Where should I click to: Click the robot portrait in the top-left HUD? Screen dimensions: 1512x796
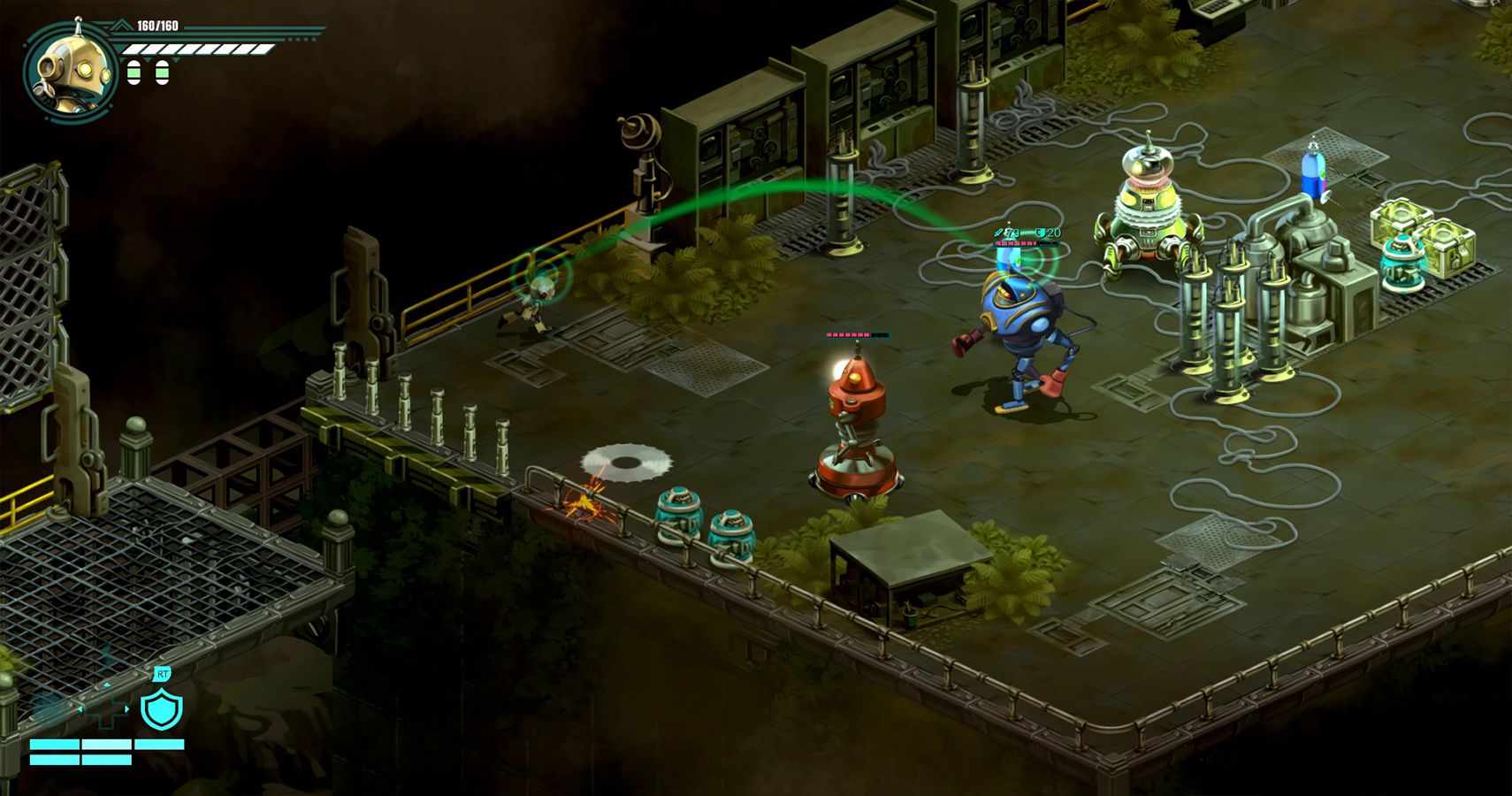pyautogui.click(x=71, y=68)
